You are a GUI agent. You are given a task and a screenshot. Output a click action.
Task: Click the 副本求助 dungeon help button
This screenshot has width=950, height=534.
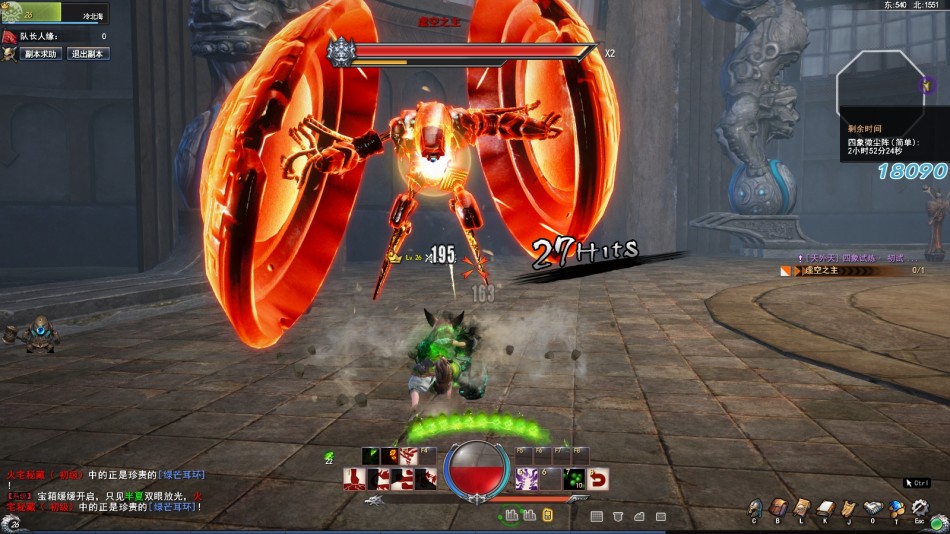tap(40, 54)
